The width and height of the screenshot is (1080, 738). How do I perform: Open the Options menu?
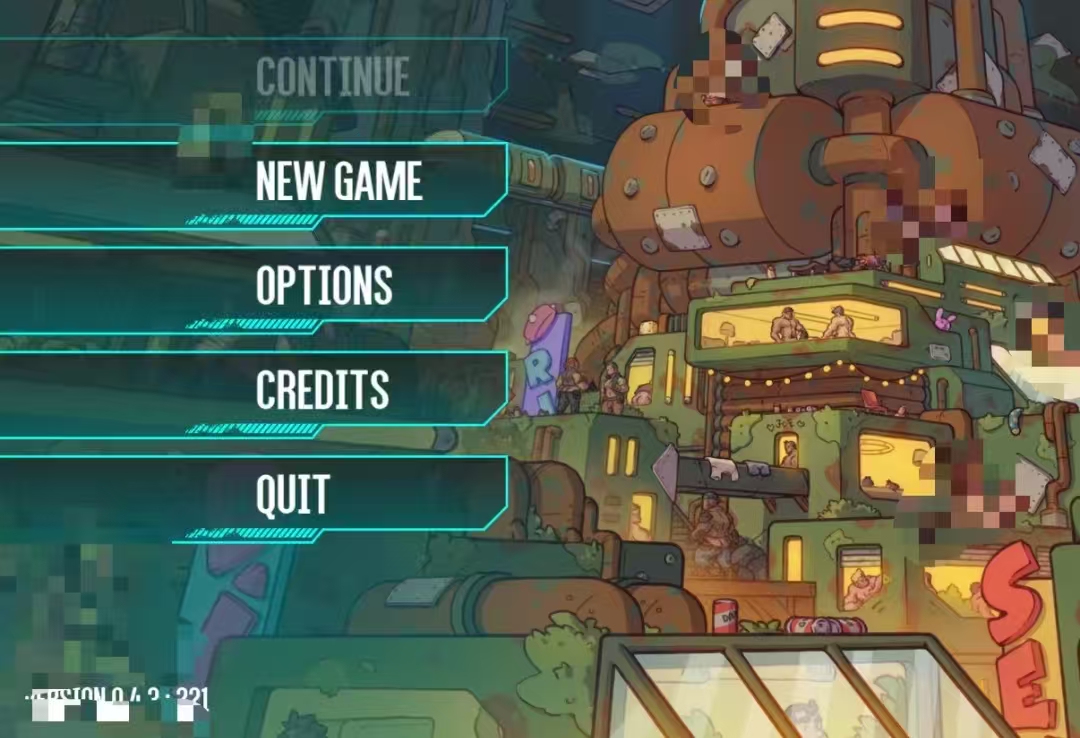(324, 286)
